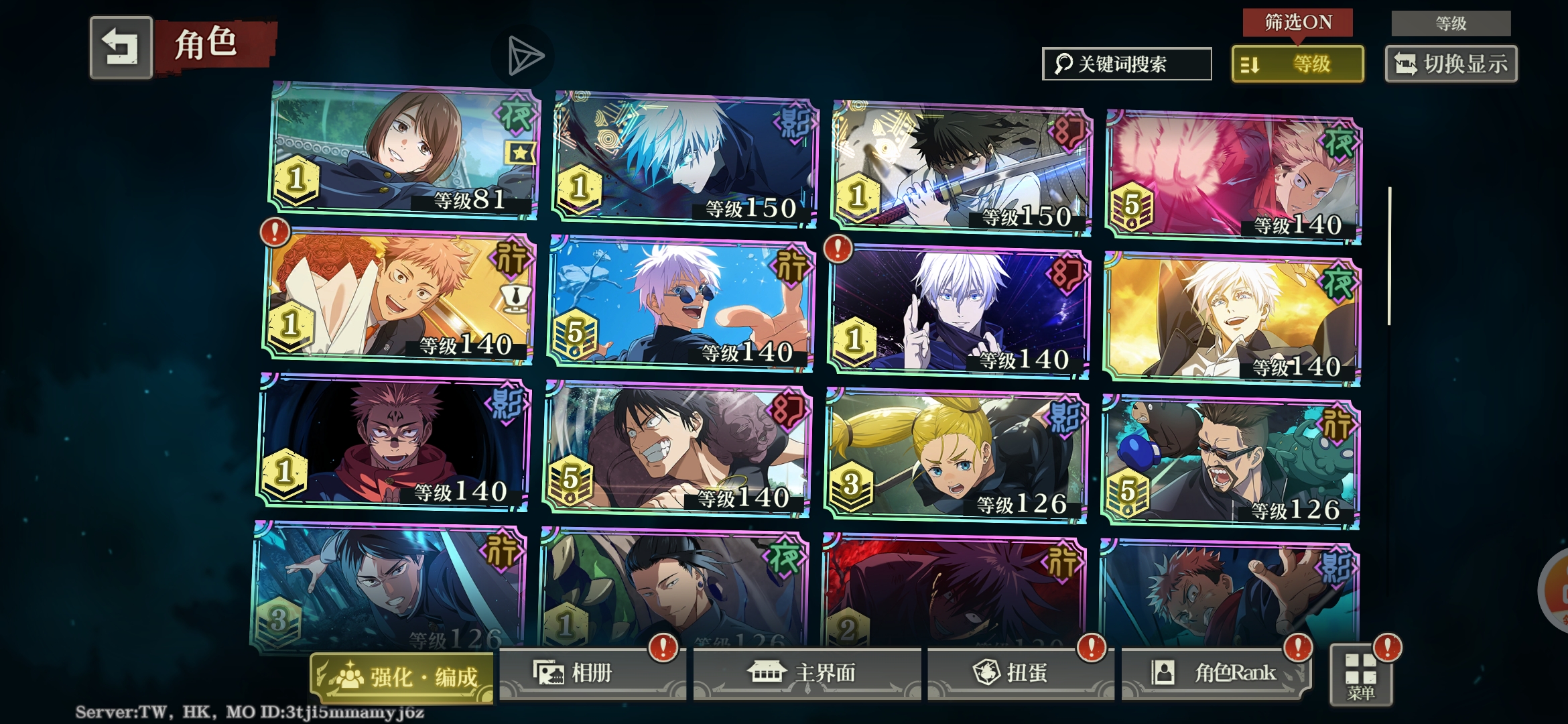
Task: Pick the level 140 sunglasses Gojo card
Action: coord(681,303)
